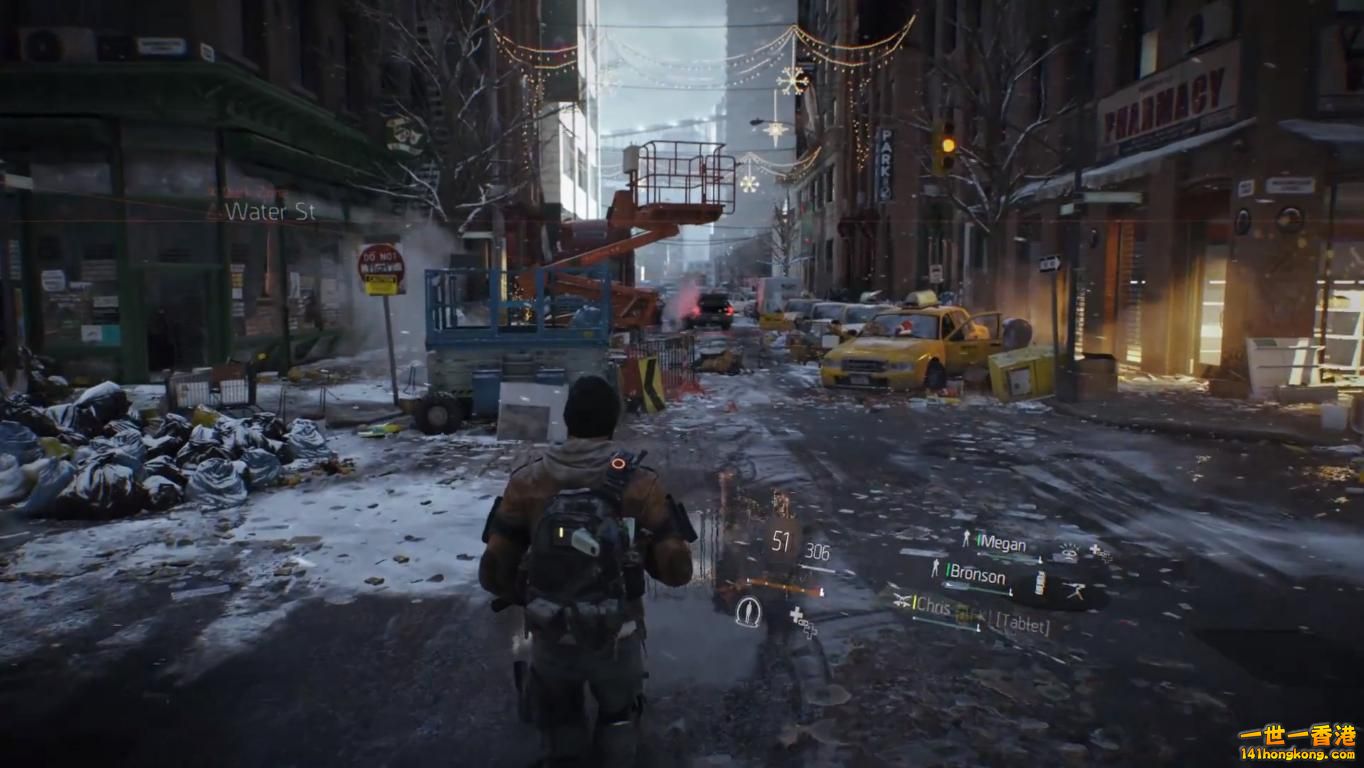The width and height of the screenshot is (1364, 768).
Task: Click Megan's heal skill crosses icon
Action: tap(1098, 550)
